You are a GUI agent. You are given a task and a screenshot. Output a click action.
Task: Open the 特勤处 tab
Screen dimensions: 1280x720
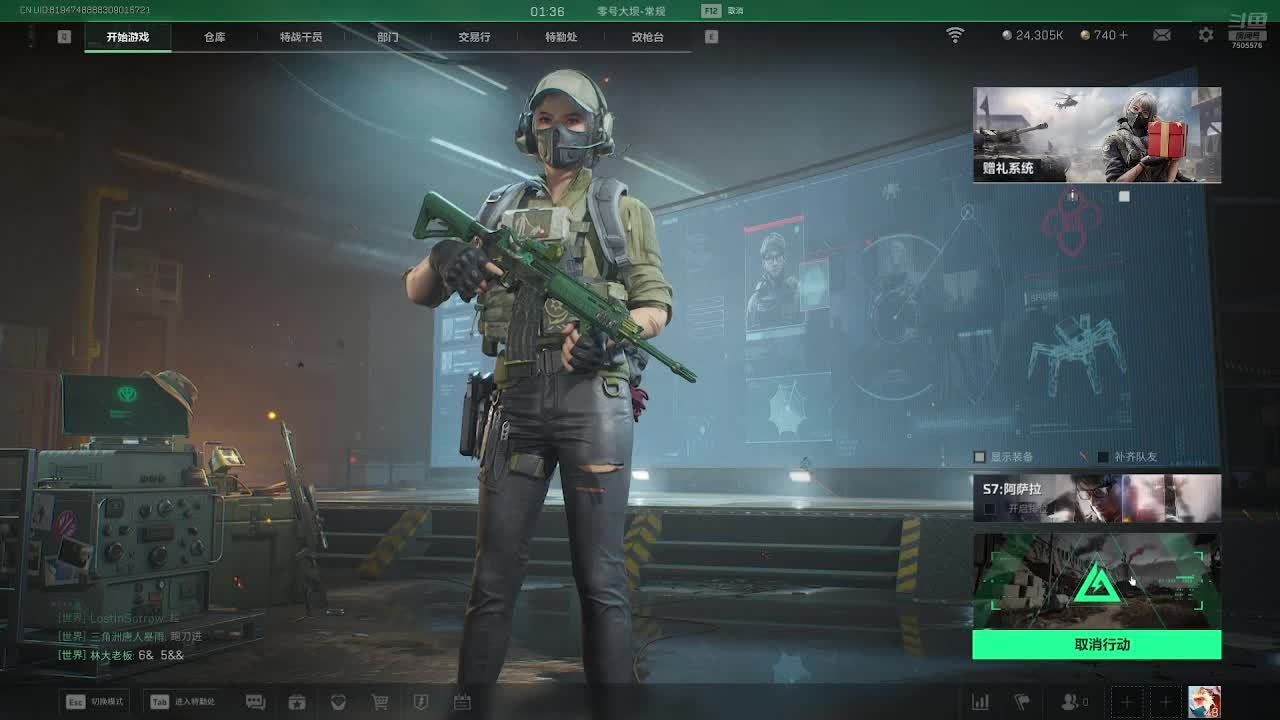[x=561, y=37]
